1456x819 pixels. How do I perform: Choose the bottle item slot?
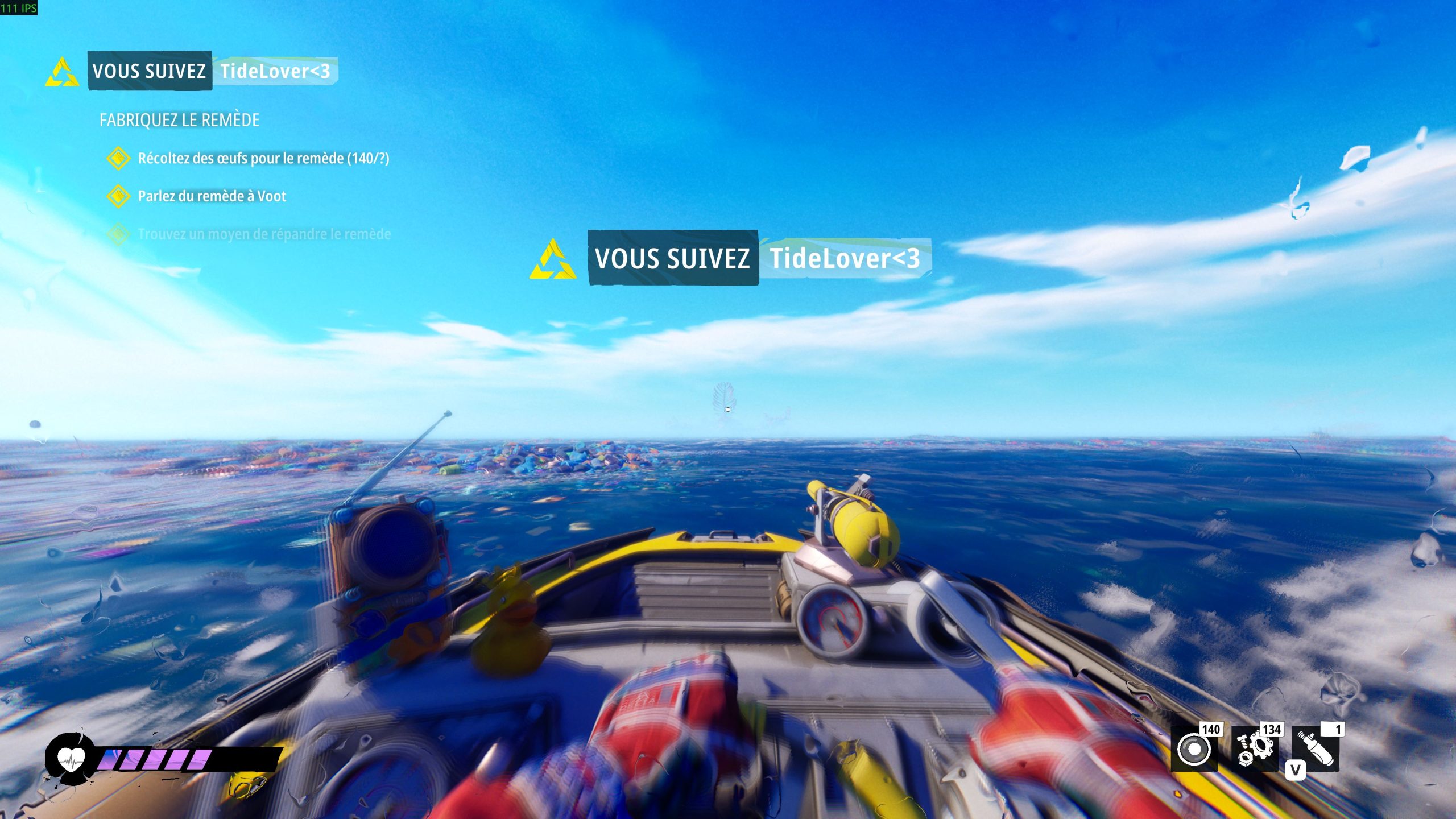coord(1316,749)
